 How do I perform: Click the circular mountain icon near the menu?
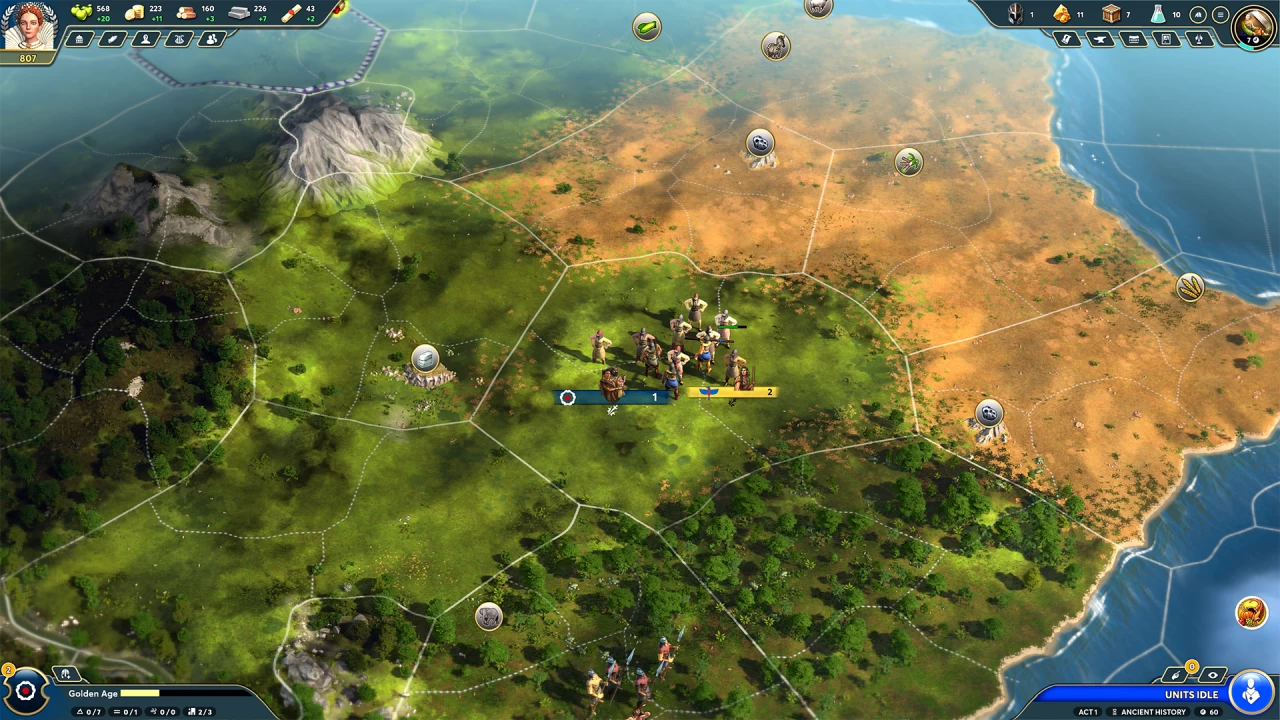point(1197,15)
